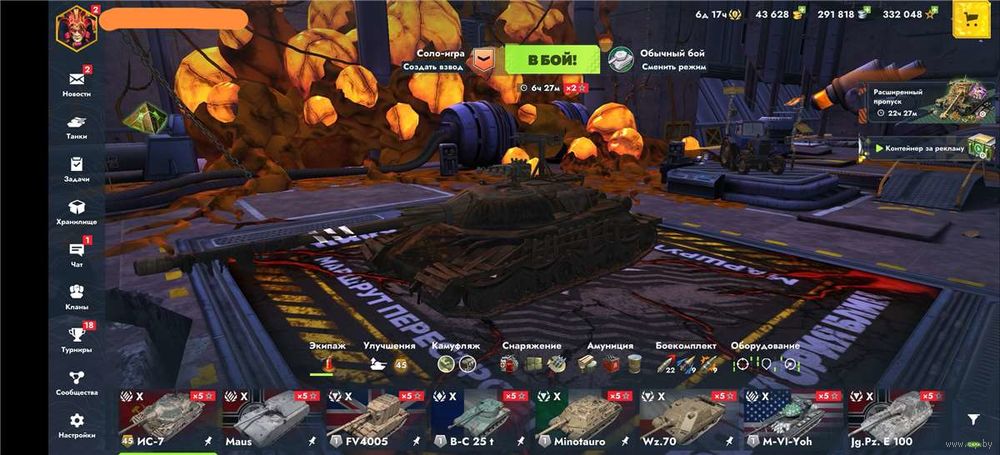The height and width of the screenshot is (455, 1000).
Task: Open the Задачи missions menu
Action: click(x=76, y=168)
